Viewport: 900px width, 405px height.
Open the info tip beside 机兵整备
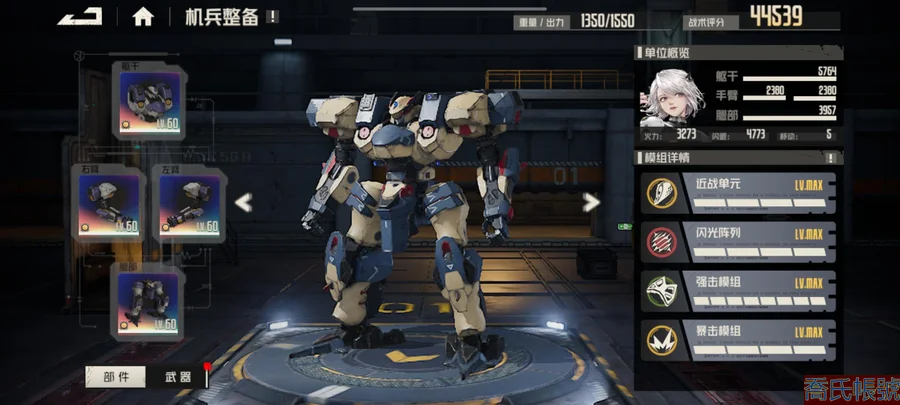(x=273, y=17)
